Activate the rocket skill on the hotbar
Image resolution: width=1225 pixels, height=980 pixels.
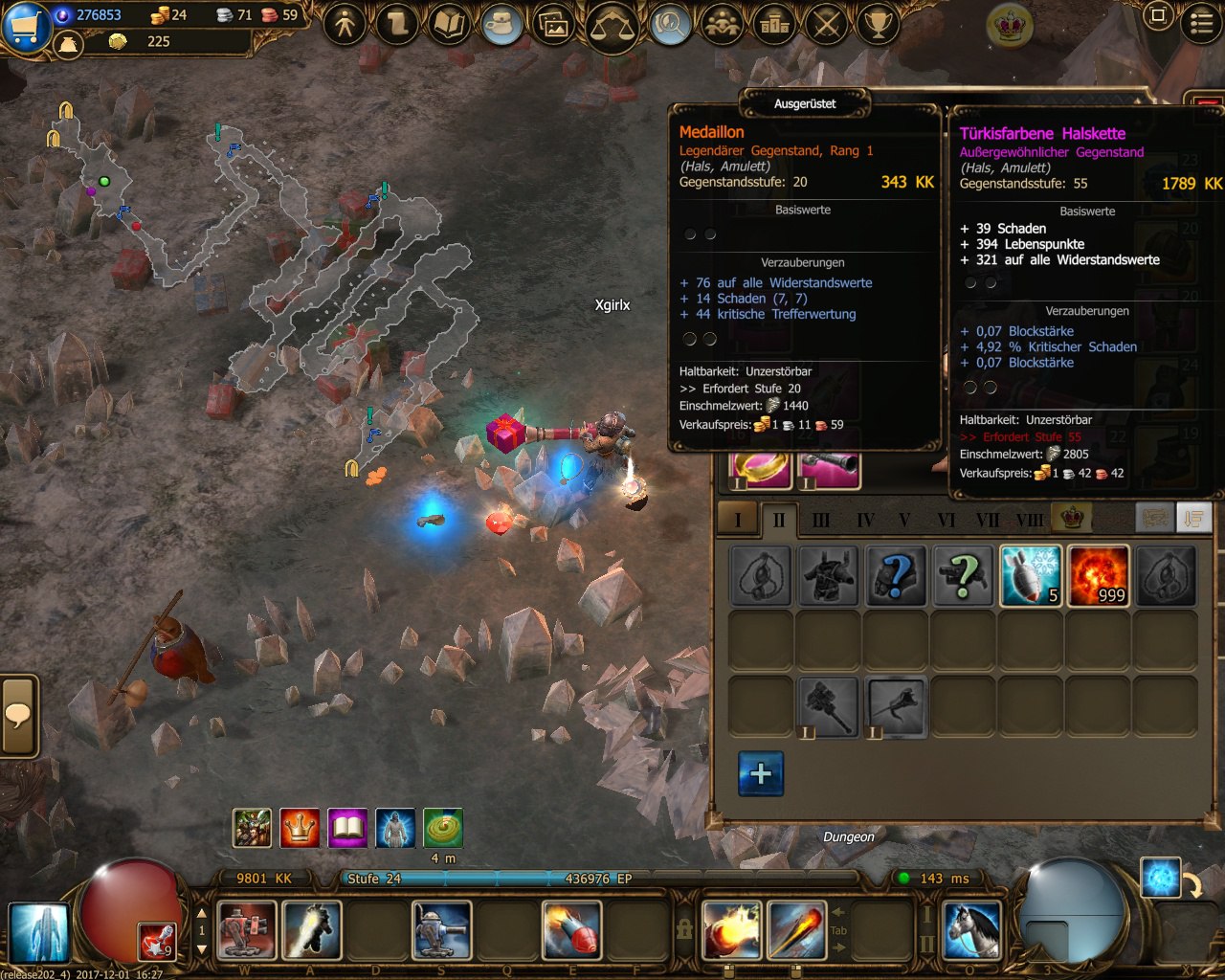tap(571, 929)
